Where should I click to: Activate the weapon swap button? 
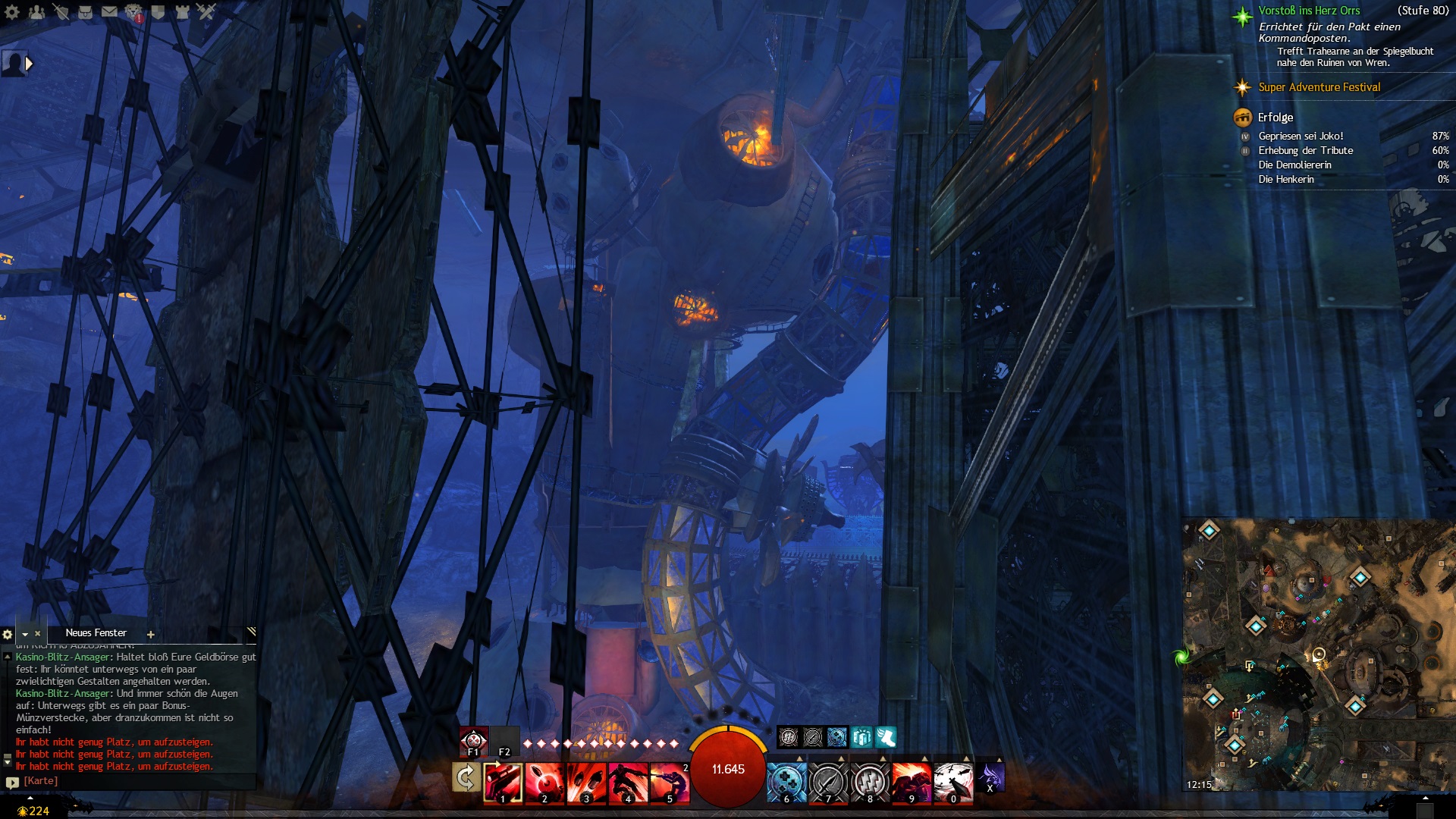point(466,778)
